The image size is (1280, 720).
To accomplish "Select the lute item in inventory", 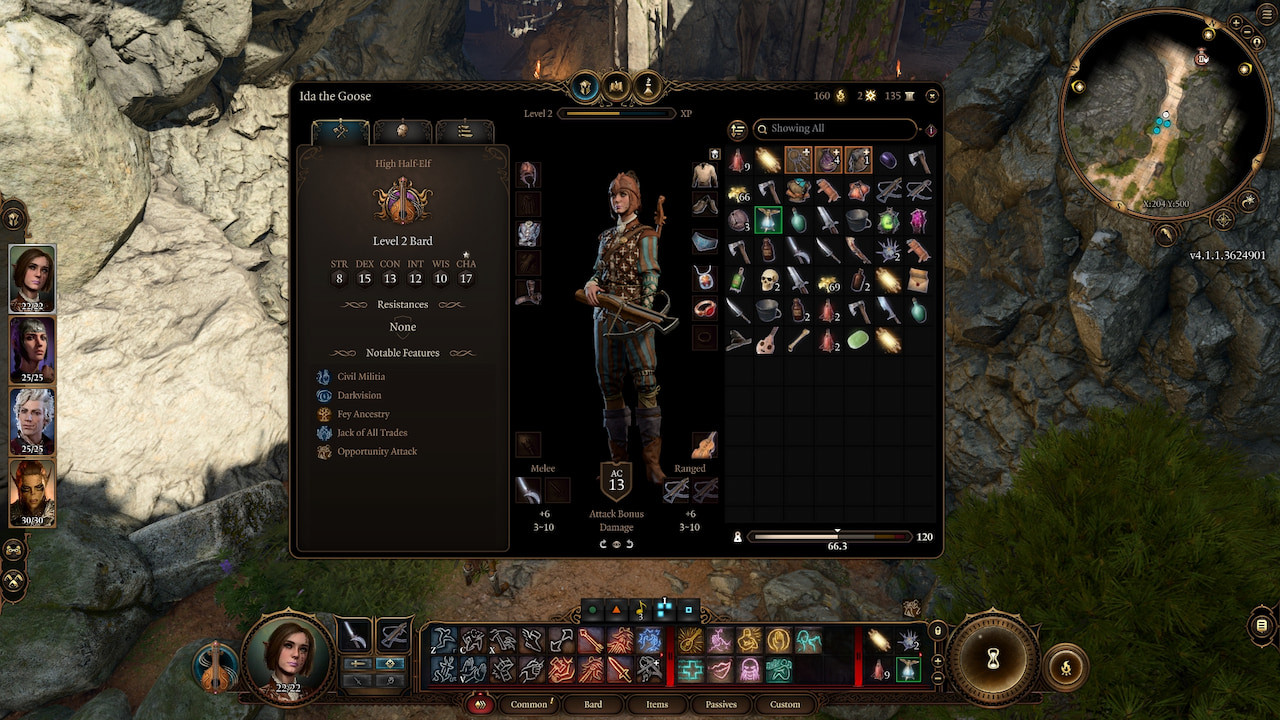I will [768, 340].
